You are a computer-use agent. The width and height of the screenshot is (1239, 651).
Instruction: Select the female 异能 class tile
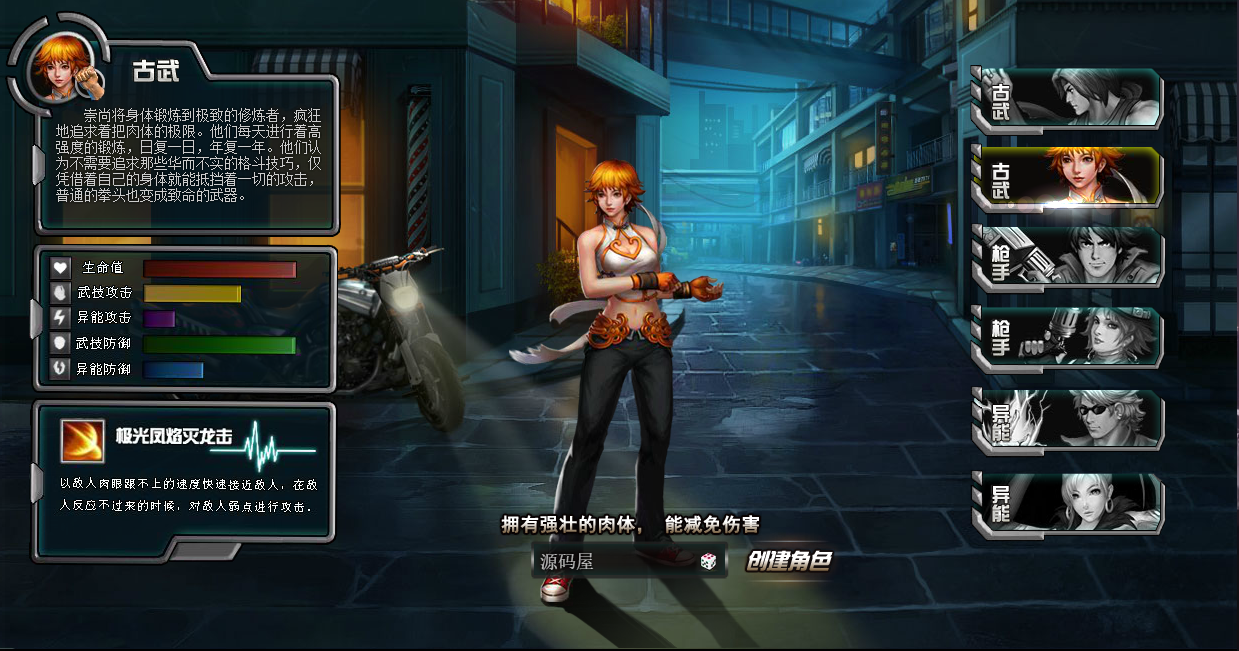[x=1067, y=501]
